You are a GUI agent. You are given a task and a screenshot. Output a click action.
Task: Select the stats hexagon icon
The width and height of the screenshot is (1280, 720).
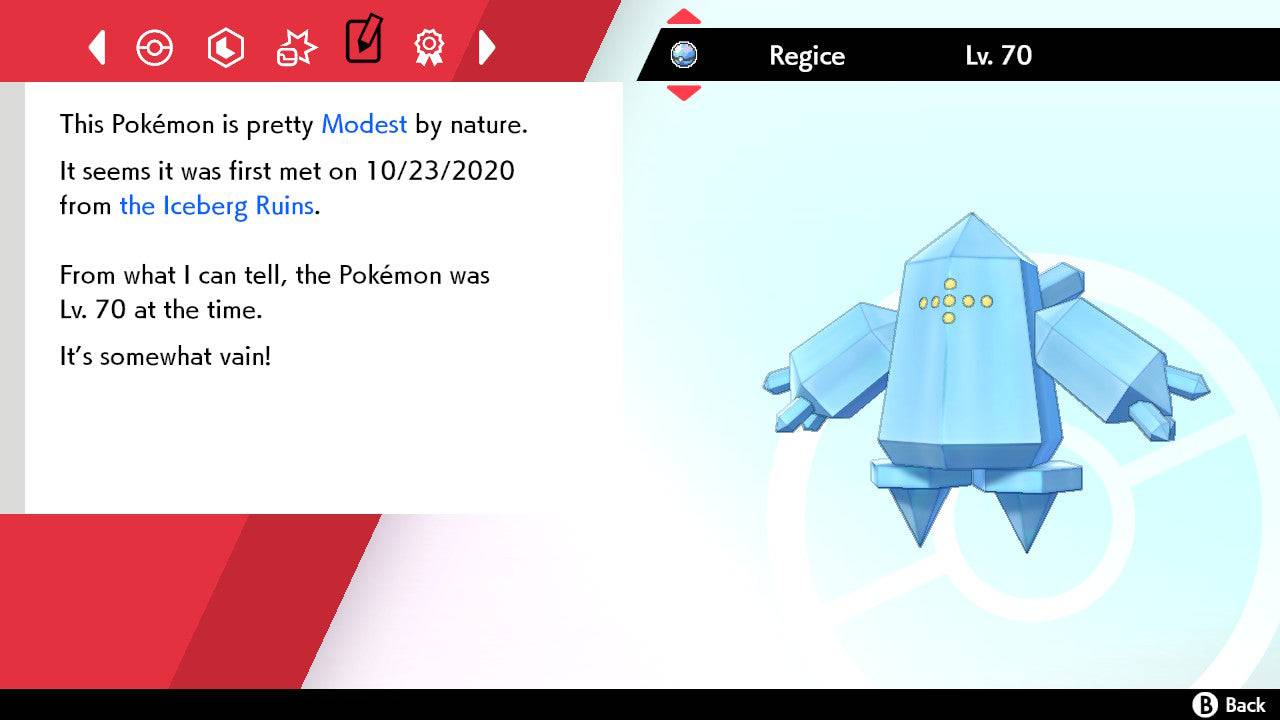225,47
